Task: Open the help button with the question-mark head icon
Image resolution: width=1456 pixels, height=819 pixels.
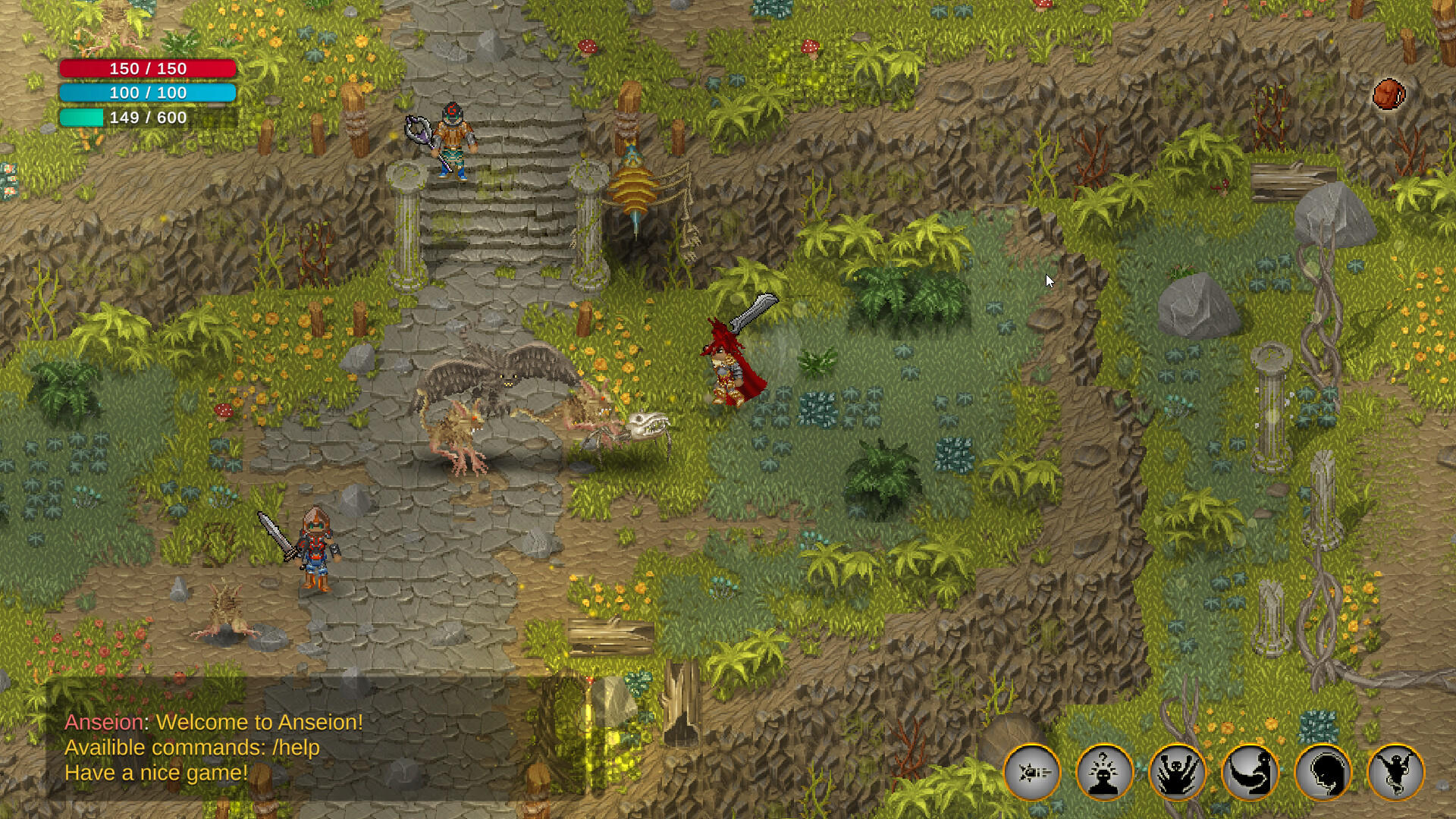Action: click(x=1105, y=771)
